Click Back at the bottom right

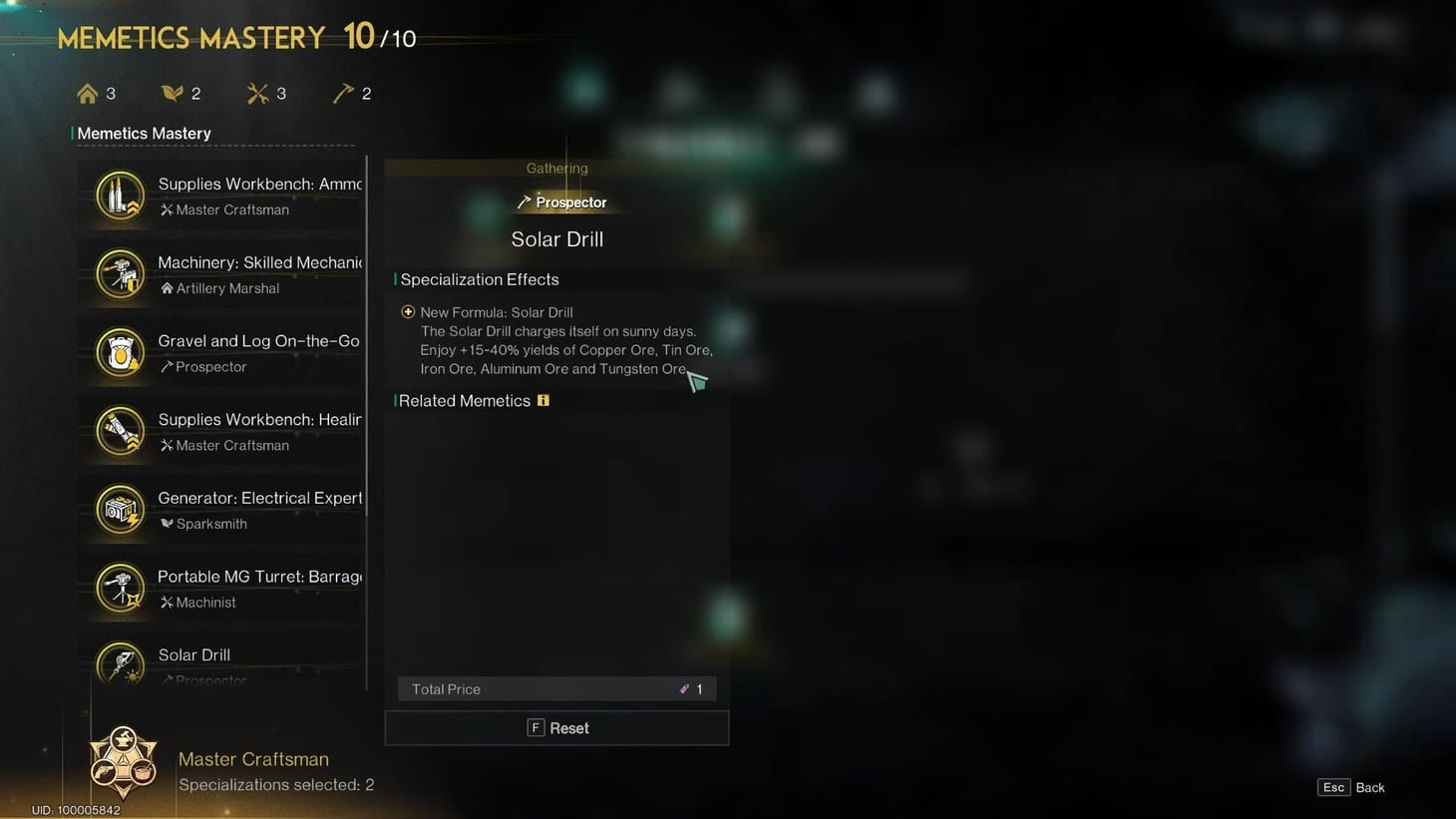pos(1371,787)
